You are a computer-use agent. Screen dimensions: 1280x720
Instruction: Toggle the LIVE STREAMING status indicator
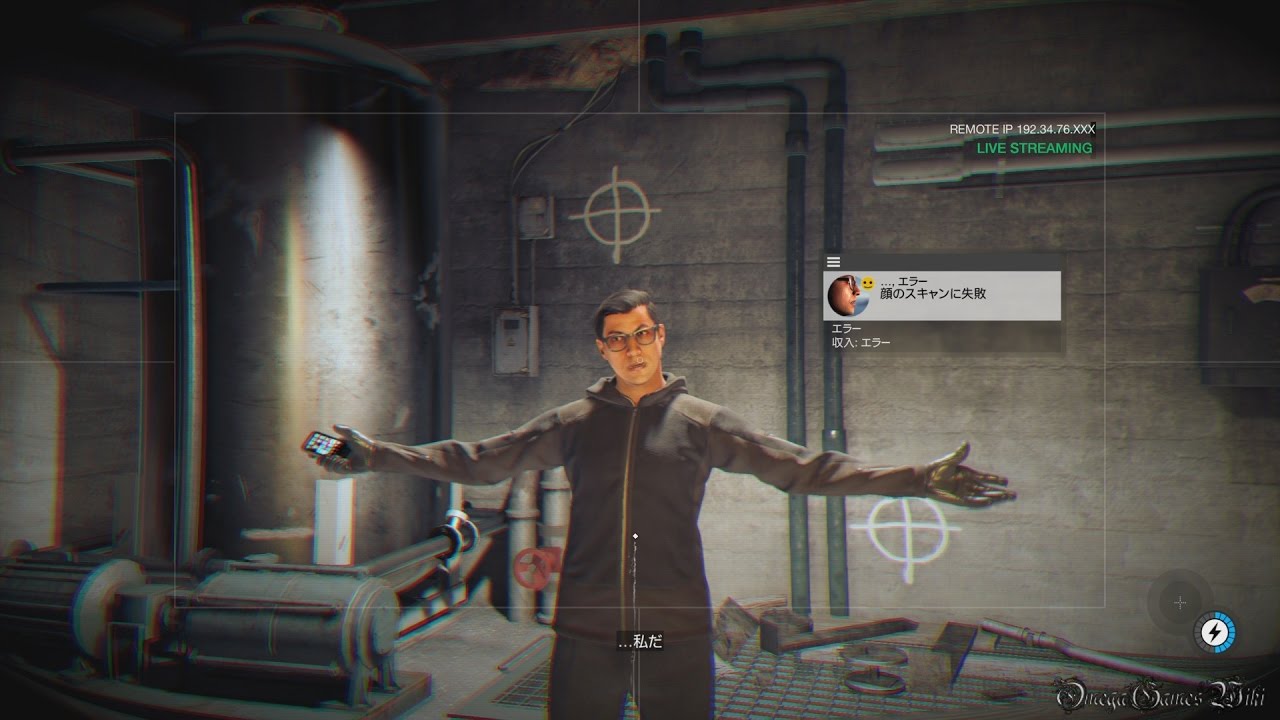click(x=1033, y=147)
